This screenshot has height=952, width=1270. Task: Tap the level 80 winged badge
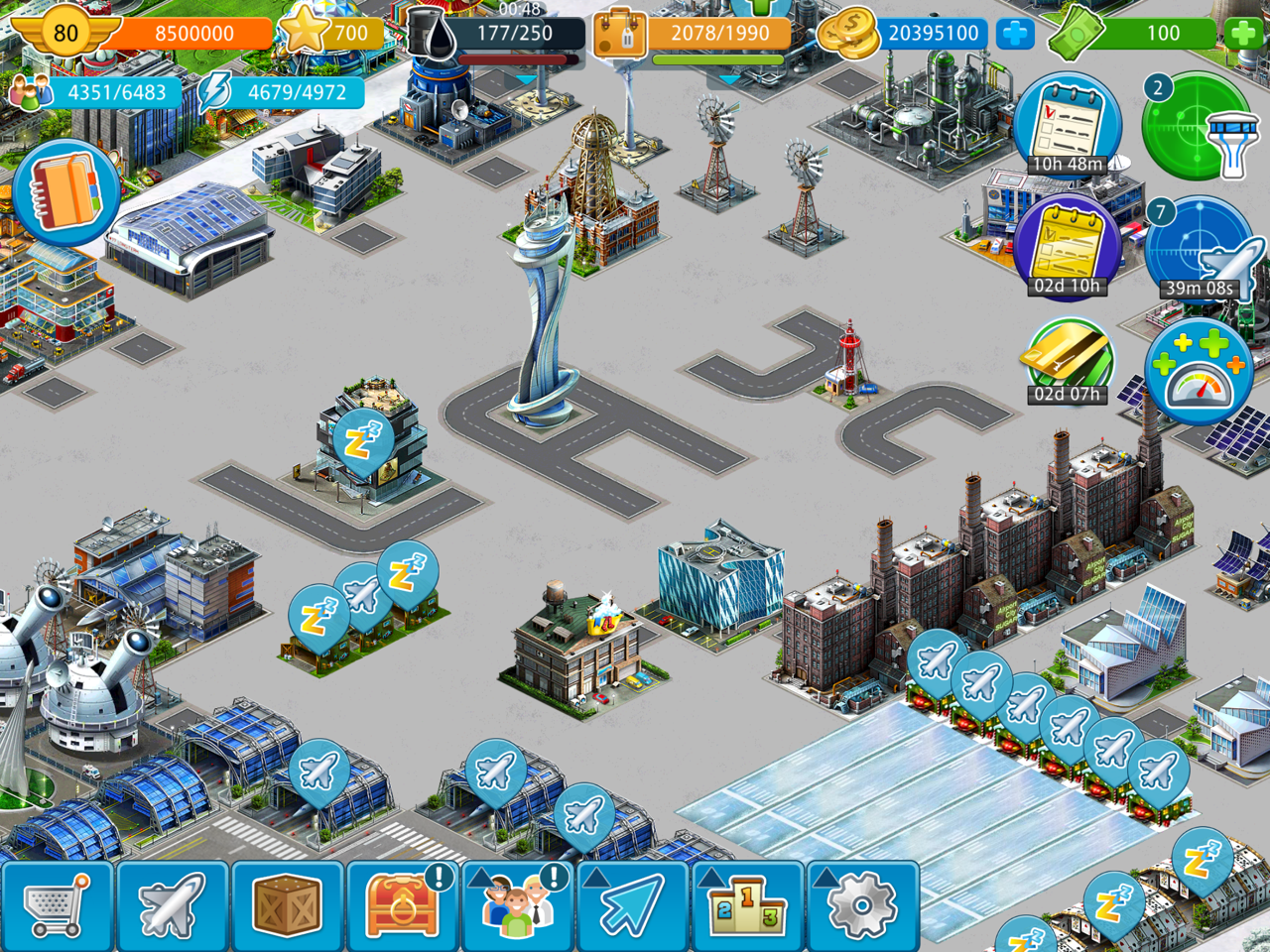click(65, 33)
